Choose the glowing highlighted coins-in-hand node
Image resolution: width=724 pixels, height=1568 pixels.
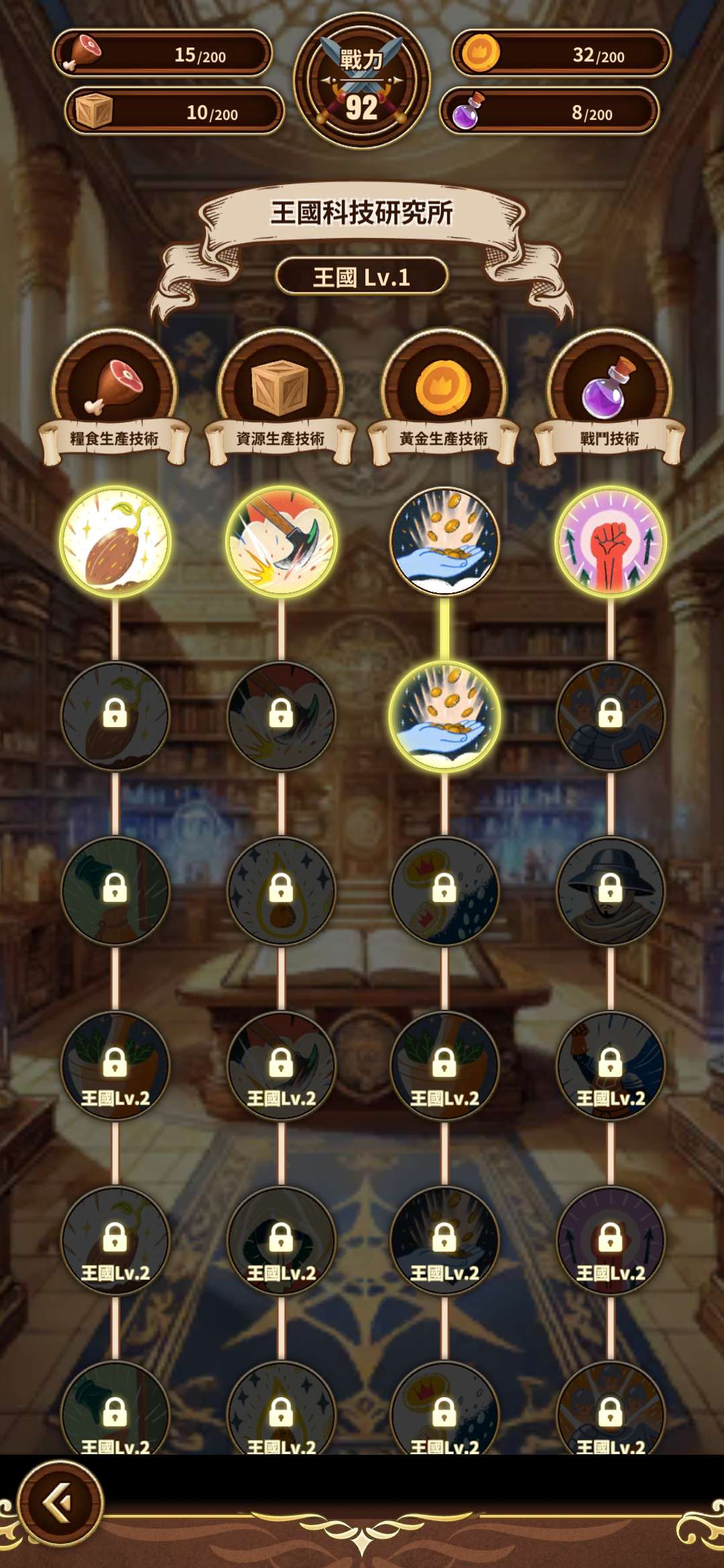pos(444,716)
